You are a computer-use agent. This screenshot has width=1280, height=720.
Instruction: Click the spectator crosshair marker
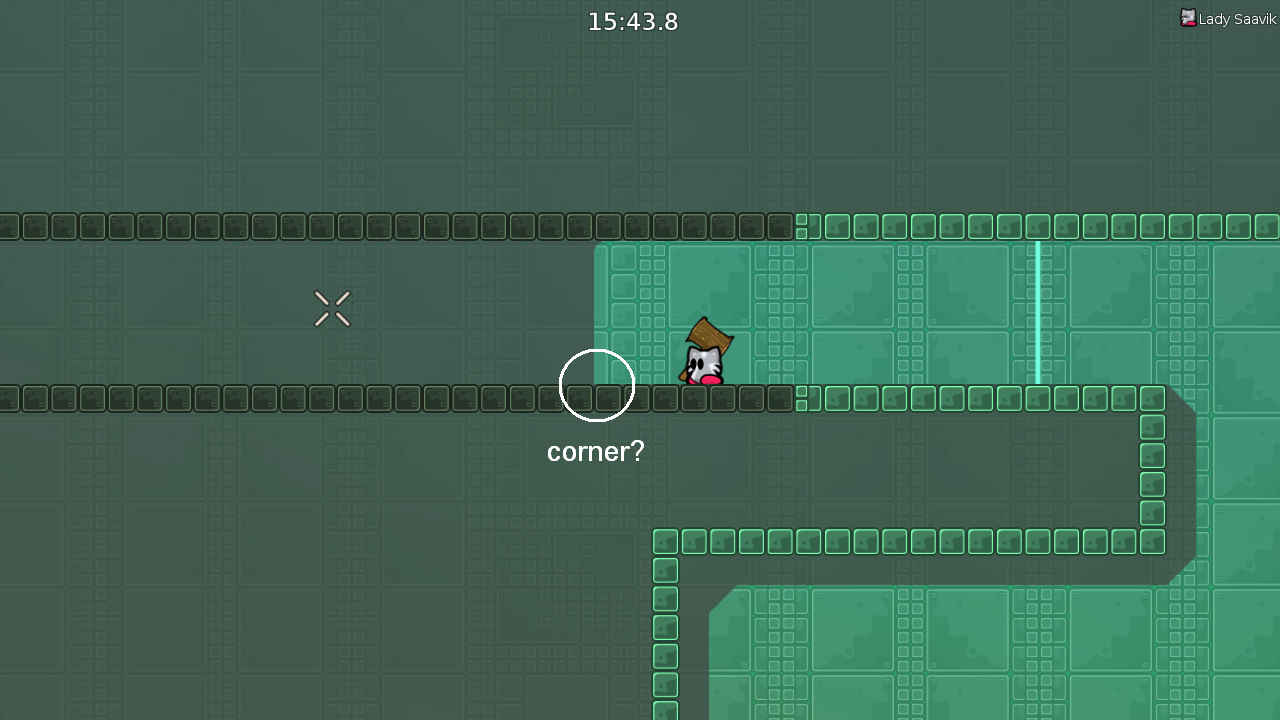[x=332, y=309]
